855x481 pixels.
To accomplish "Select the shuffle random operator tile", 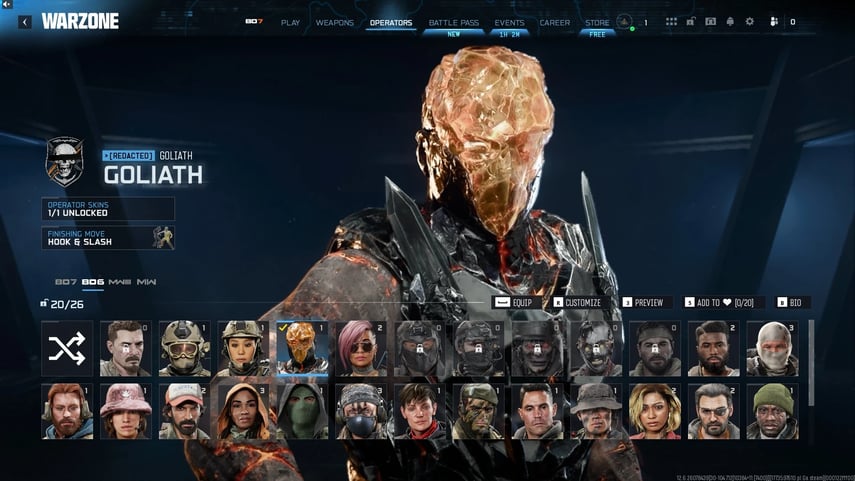I will (x=67, y=348).
